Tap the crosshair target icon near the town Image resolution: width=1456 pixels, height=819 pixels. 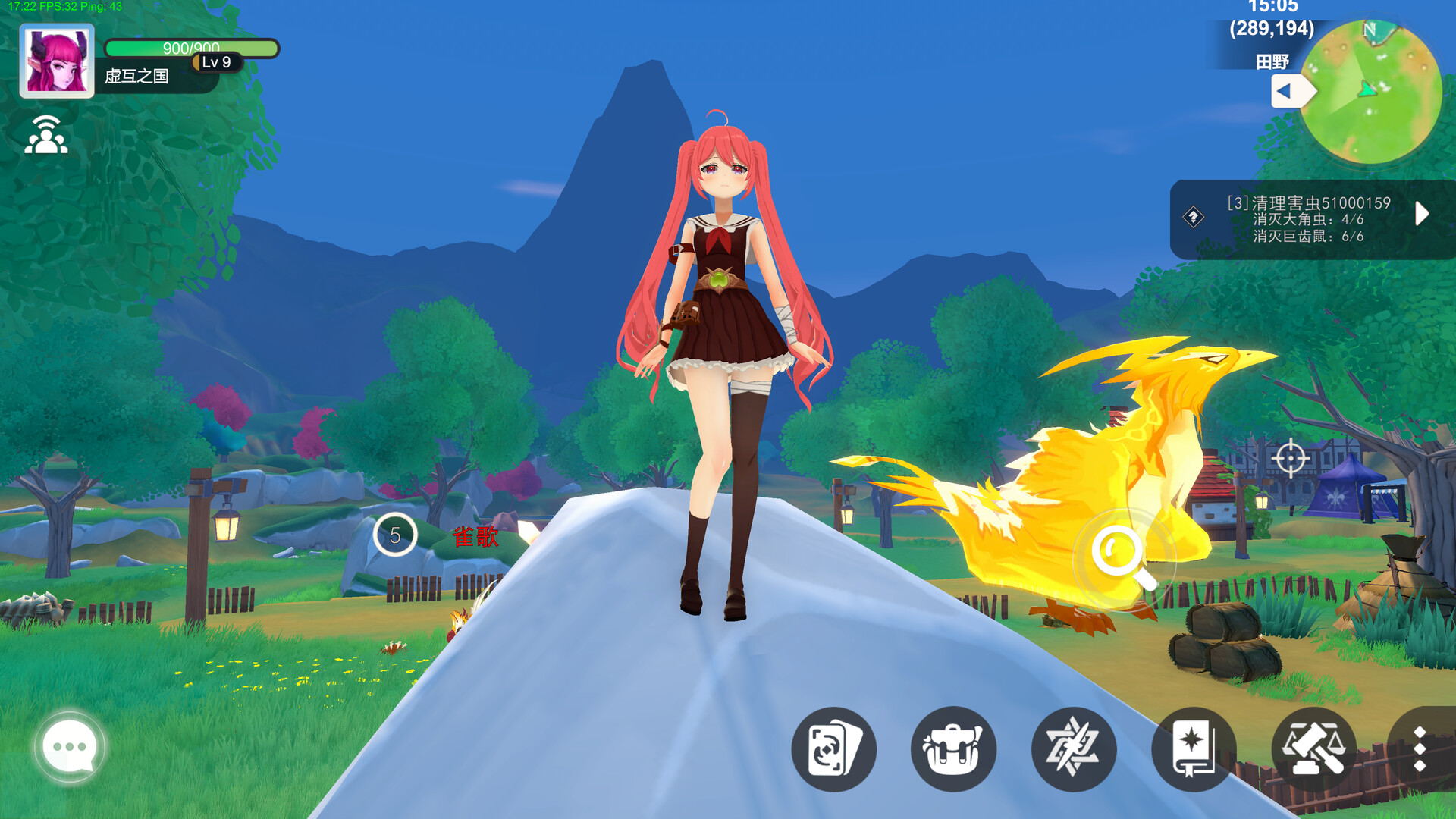pos(1291,458)
